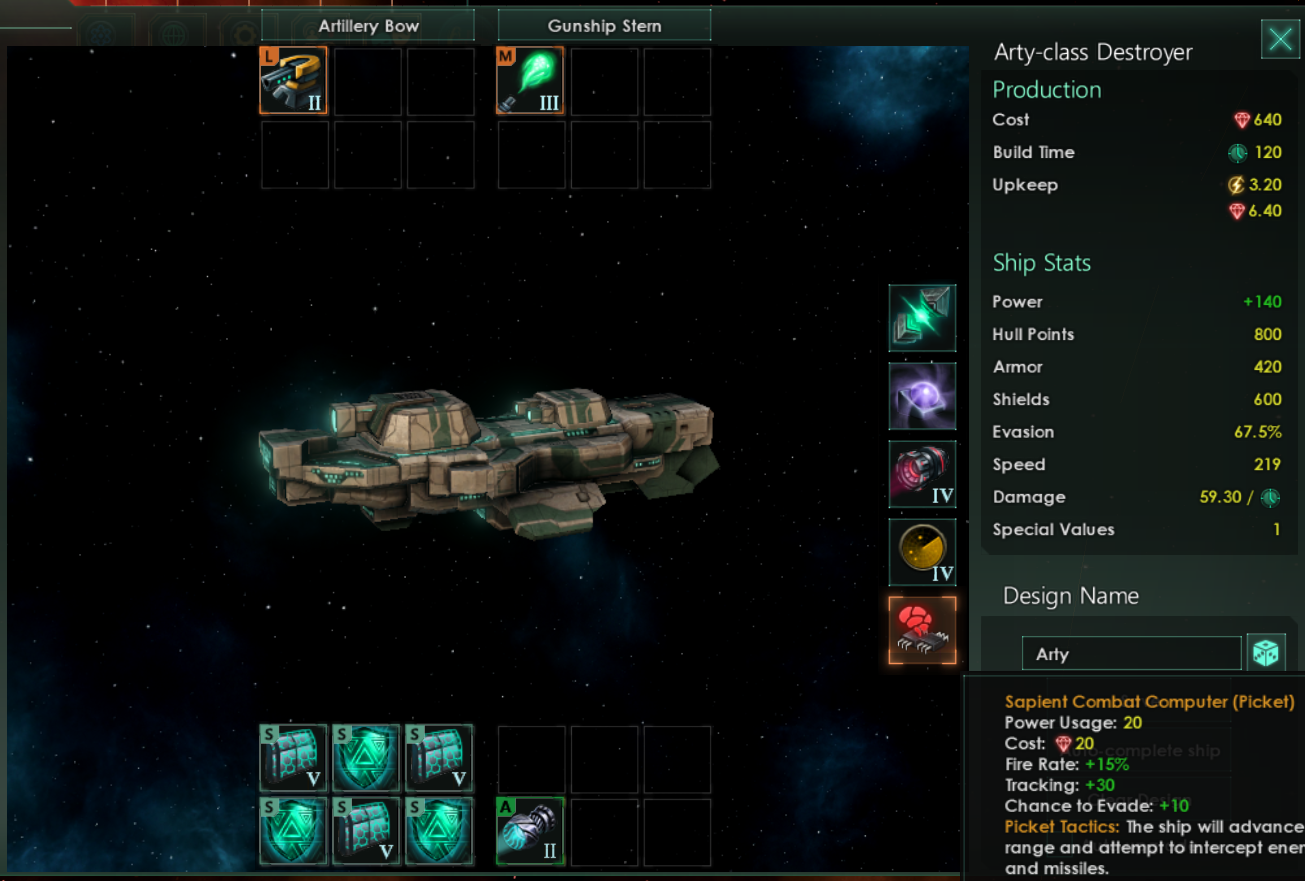Click the Sapient Combat Computer slot
Screen dimensions: 1305x881
pyautogui.click(x=922, y=631)
